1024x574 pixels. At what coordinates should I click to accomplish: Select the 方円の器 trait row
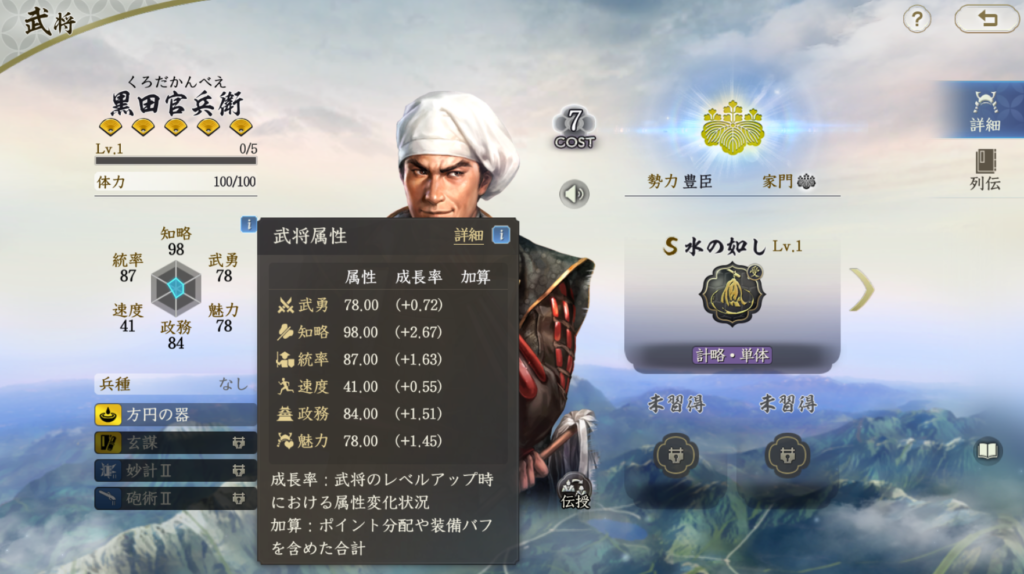(x=176, y=414)
